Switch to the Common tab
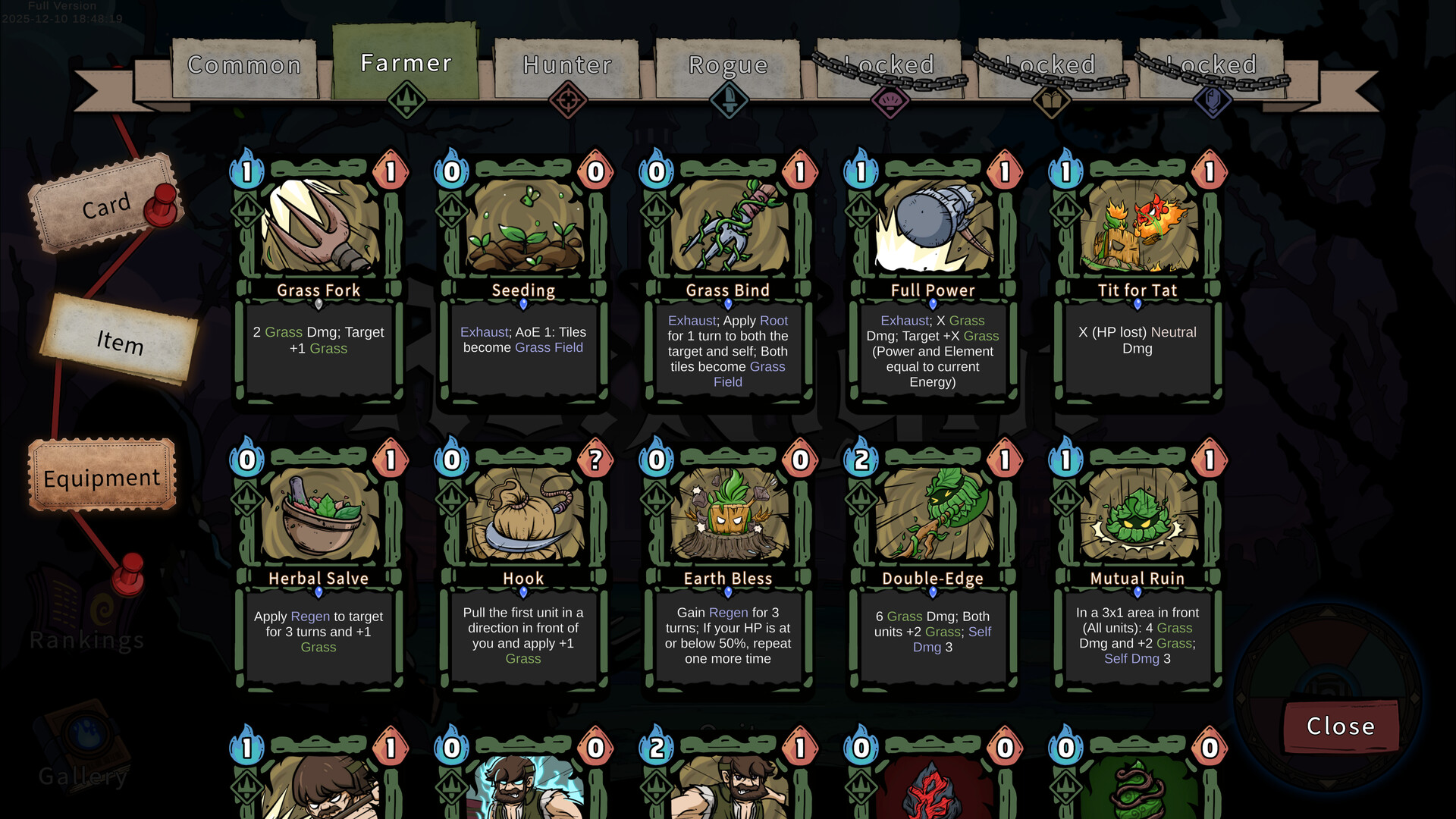 click(244, 67)
